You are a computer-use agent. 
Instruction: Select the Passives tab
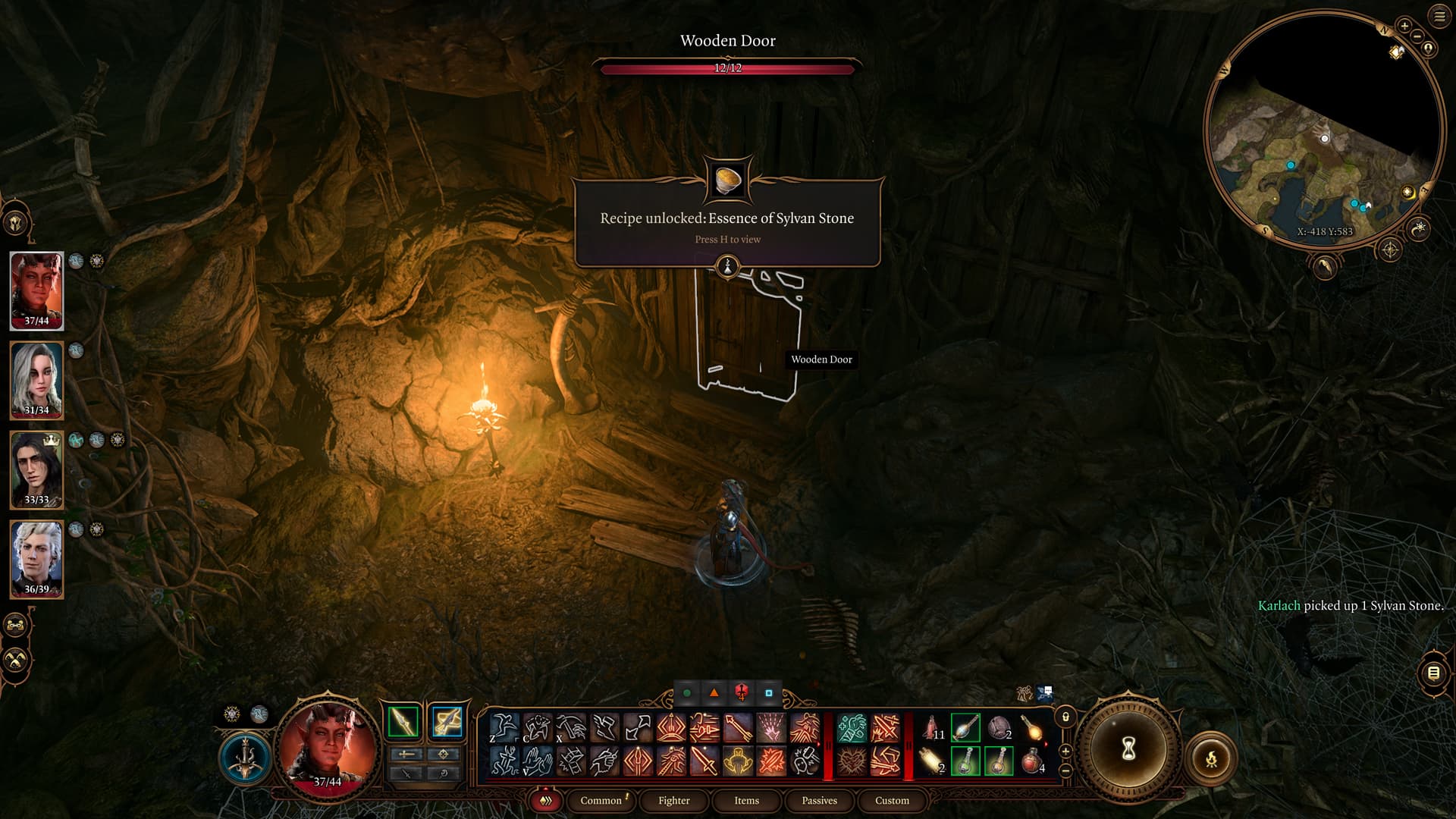tap(819, 801)
